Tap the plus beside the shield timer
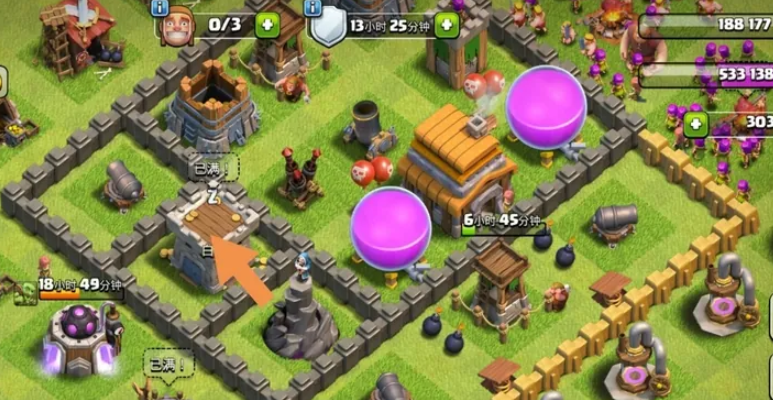The image size is (773, 400). coord(446,25)
